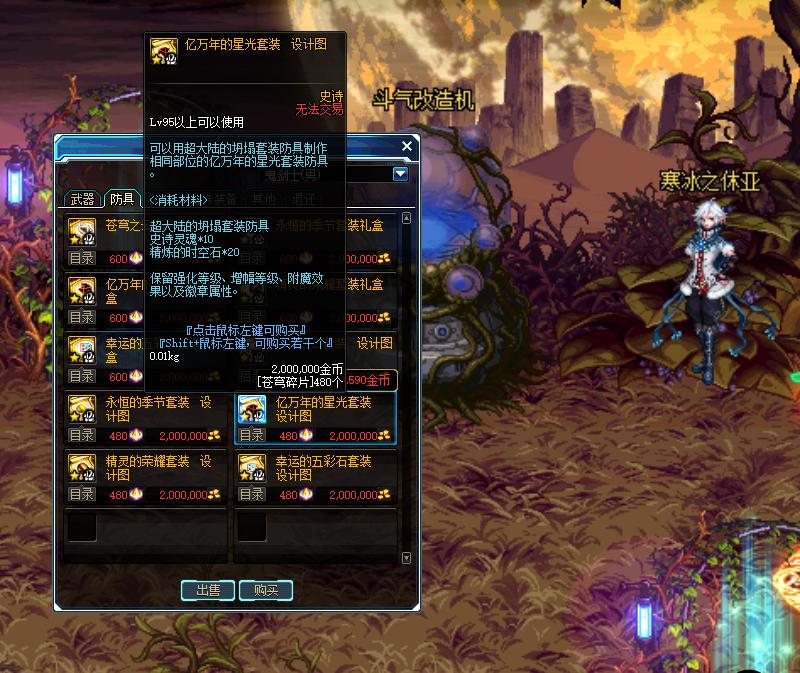This screenshot has height=673, width=800.
Task: Open 目录 for 幸运的五彩石套装 设计图
Action: pos(252,494)
